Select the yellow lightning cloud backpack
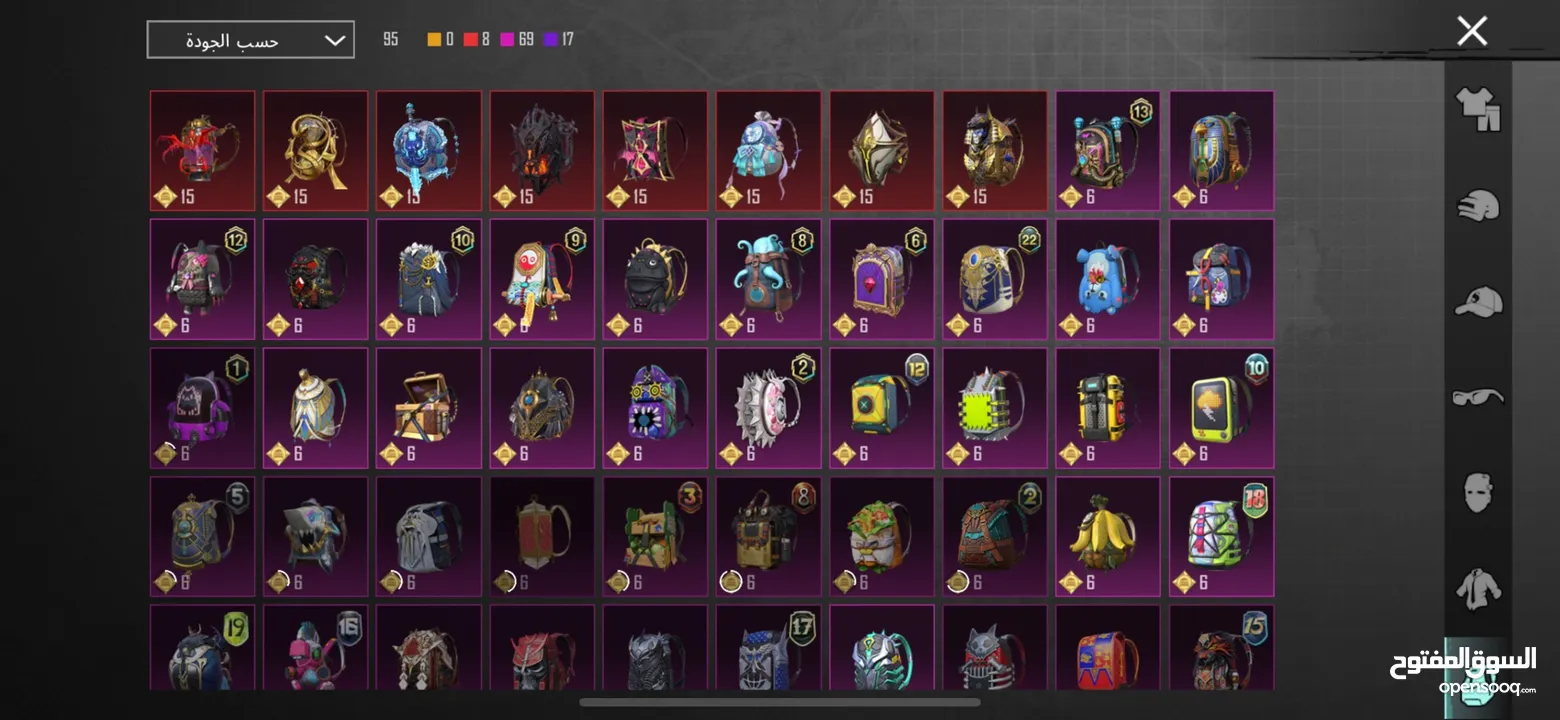Image resolution: width=1560 pixels, height=720 pixels. click(1221, 407)
